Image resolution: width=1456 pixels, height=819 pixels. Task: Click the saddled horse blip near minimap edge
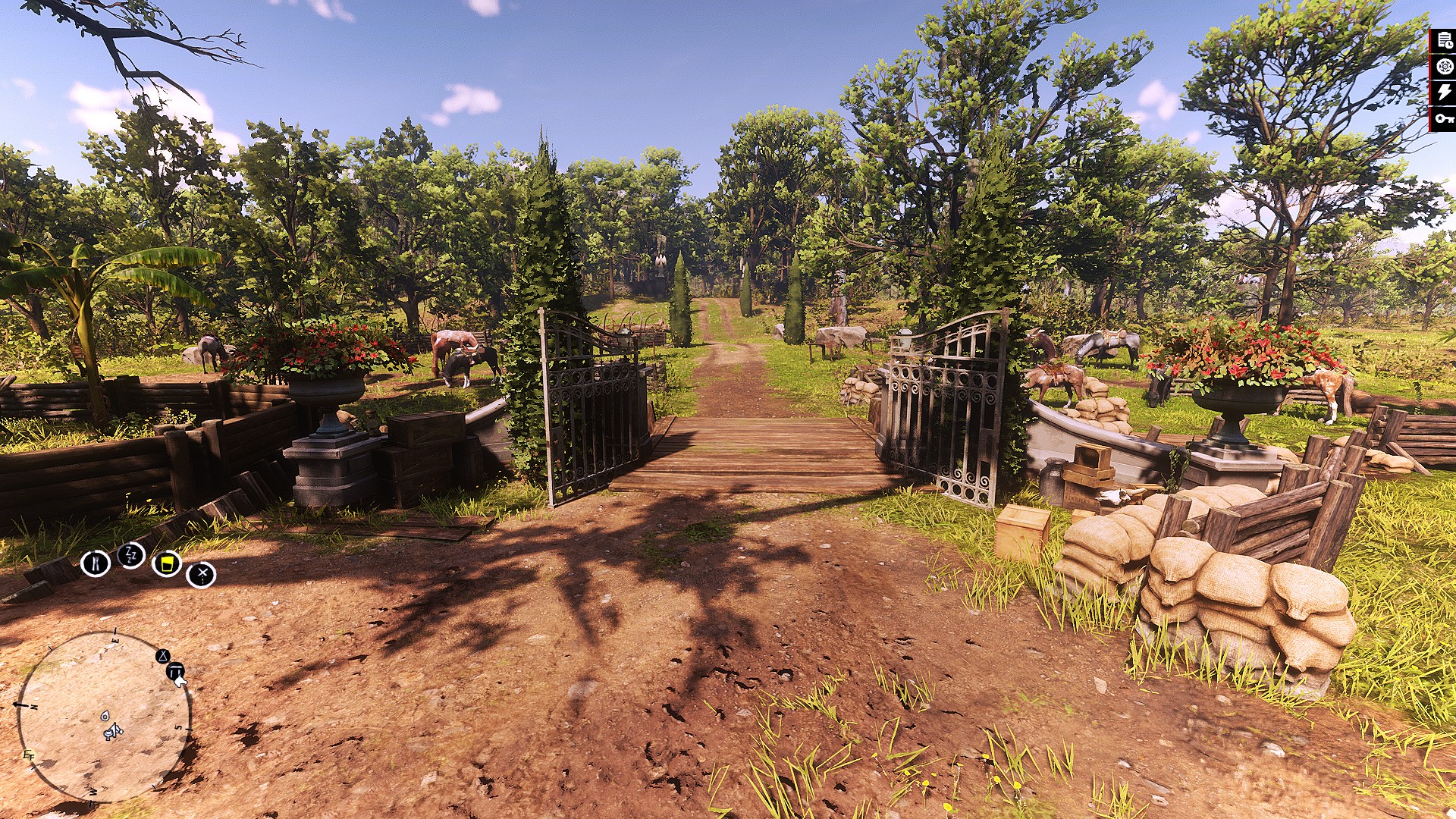(x=108, y=734)
